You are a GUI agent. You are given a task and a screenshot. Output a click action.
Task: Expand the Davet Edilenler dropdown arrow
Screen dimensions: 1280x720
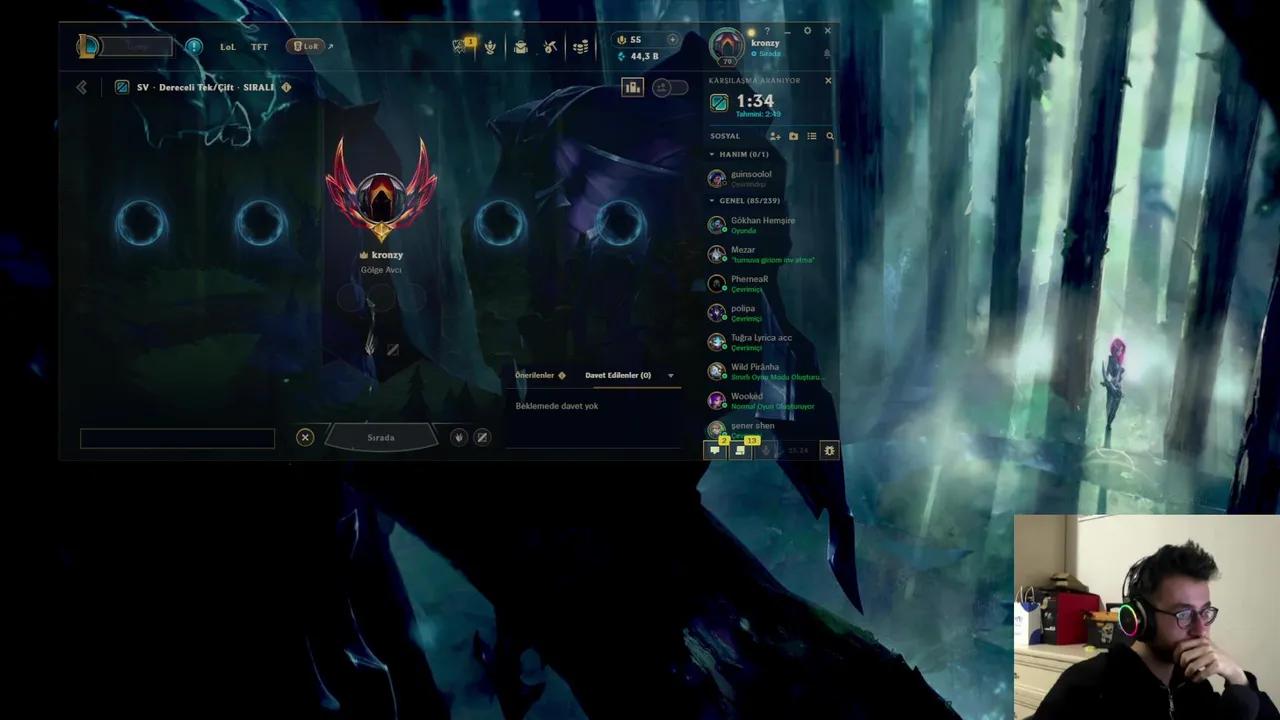(x=670, y=375)
